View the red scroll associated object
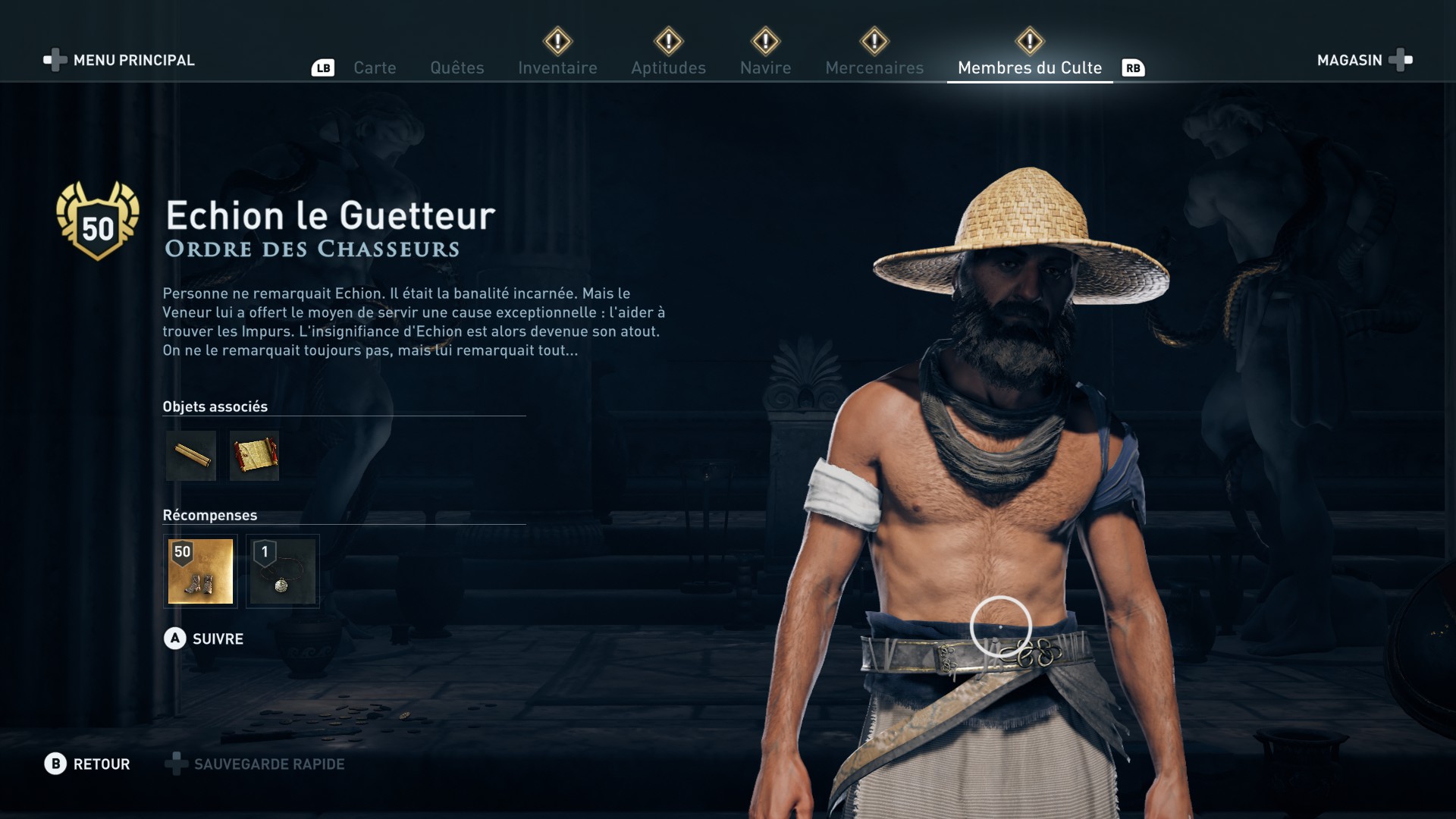 coord(255,456)
